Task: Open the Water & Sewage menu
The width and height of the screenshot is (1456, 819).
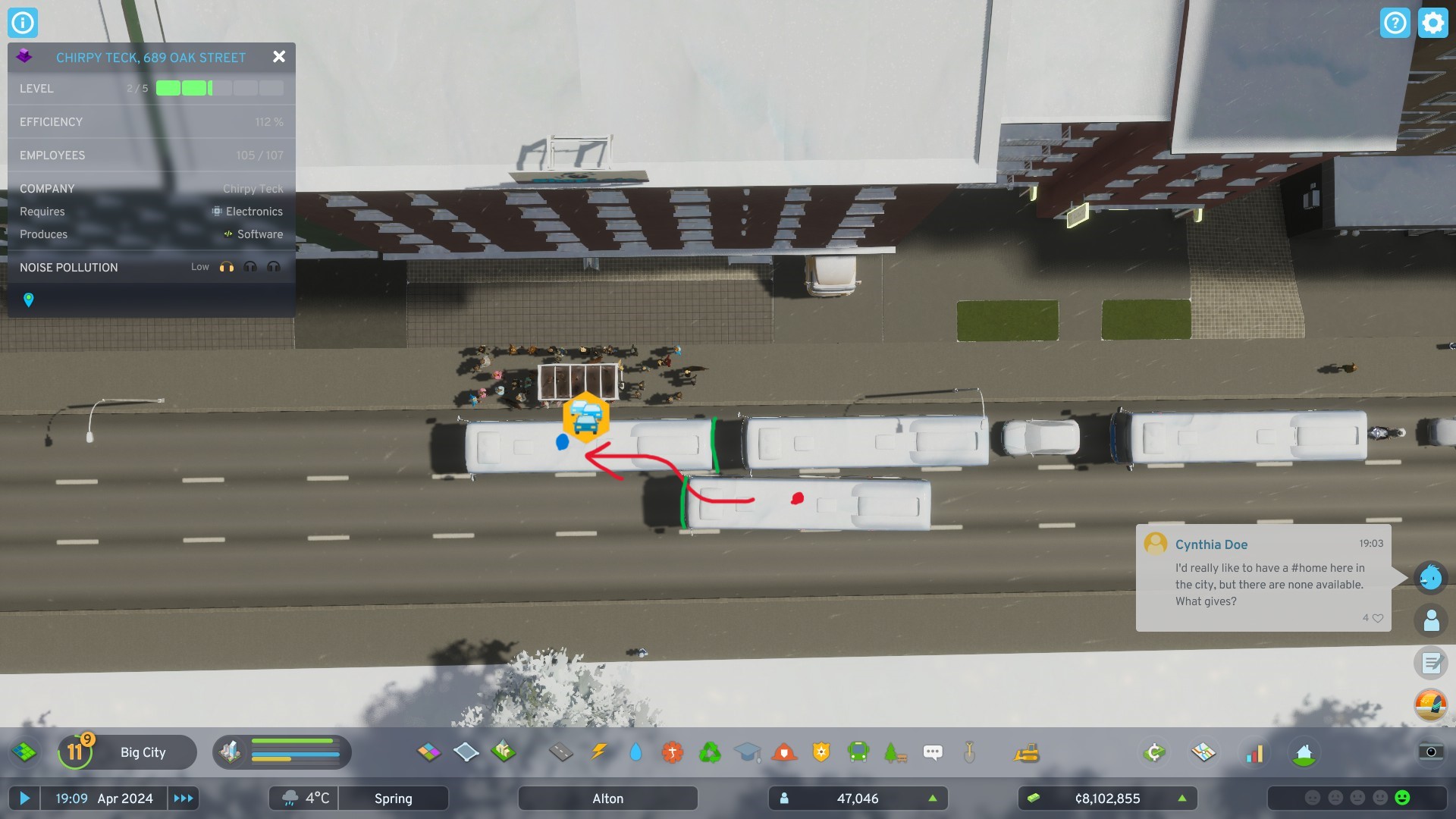Action: pyautogui.click(x=637, y=752)
